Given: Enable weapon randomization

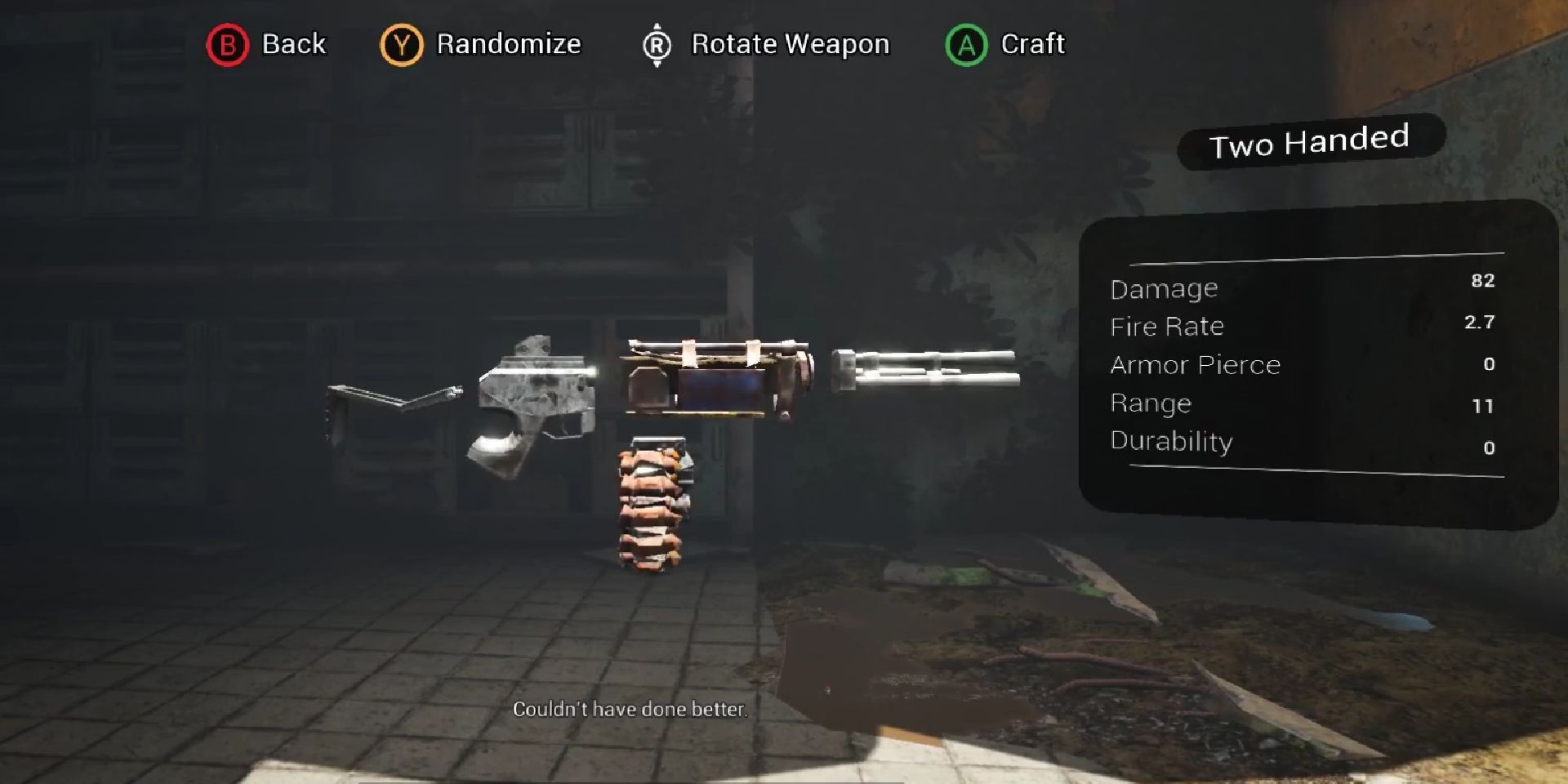Looking at the screenshot, I should (508, 44).
